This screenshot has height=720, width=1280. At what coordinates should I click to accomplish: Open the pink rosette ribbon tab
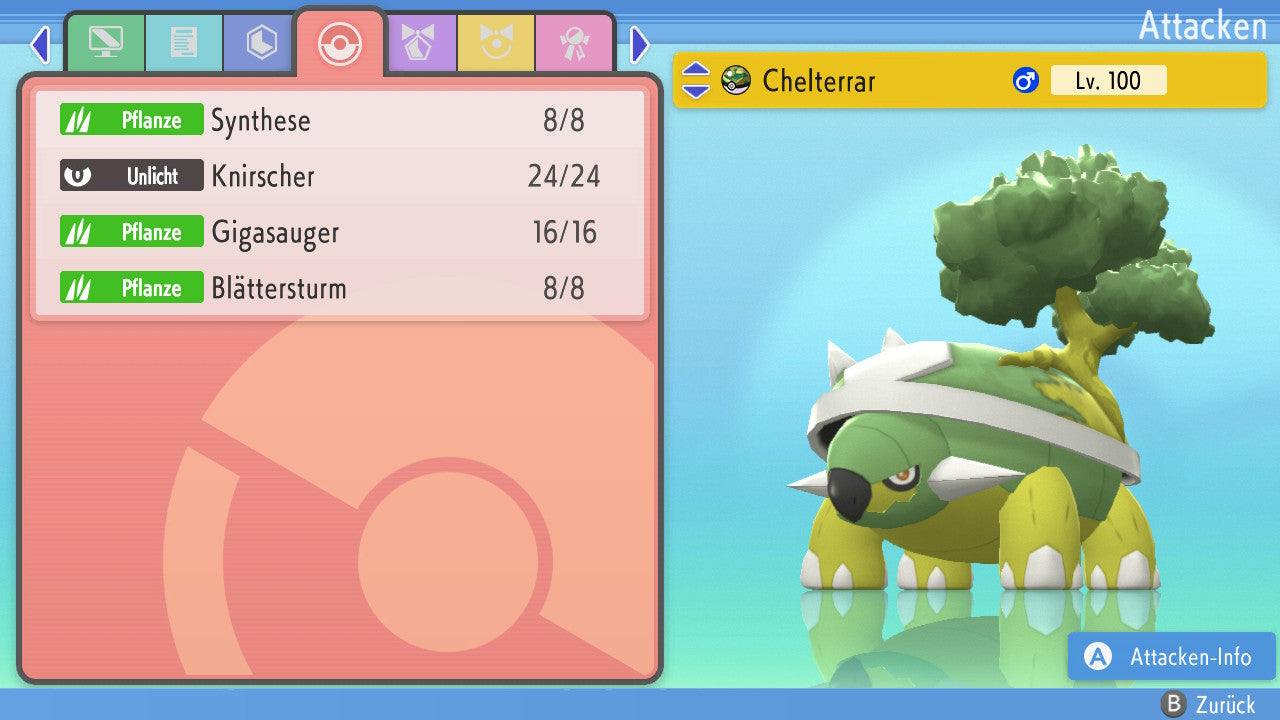pos(574,44)
